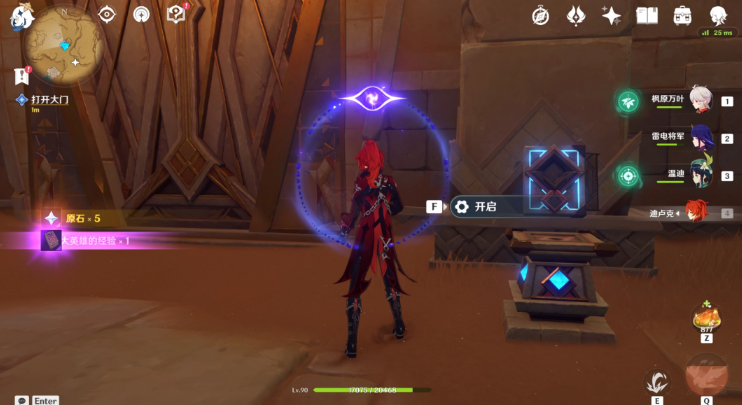Open the compass adventure icon
This screenshot has height=405, width=742.
540,15
